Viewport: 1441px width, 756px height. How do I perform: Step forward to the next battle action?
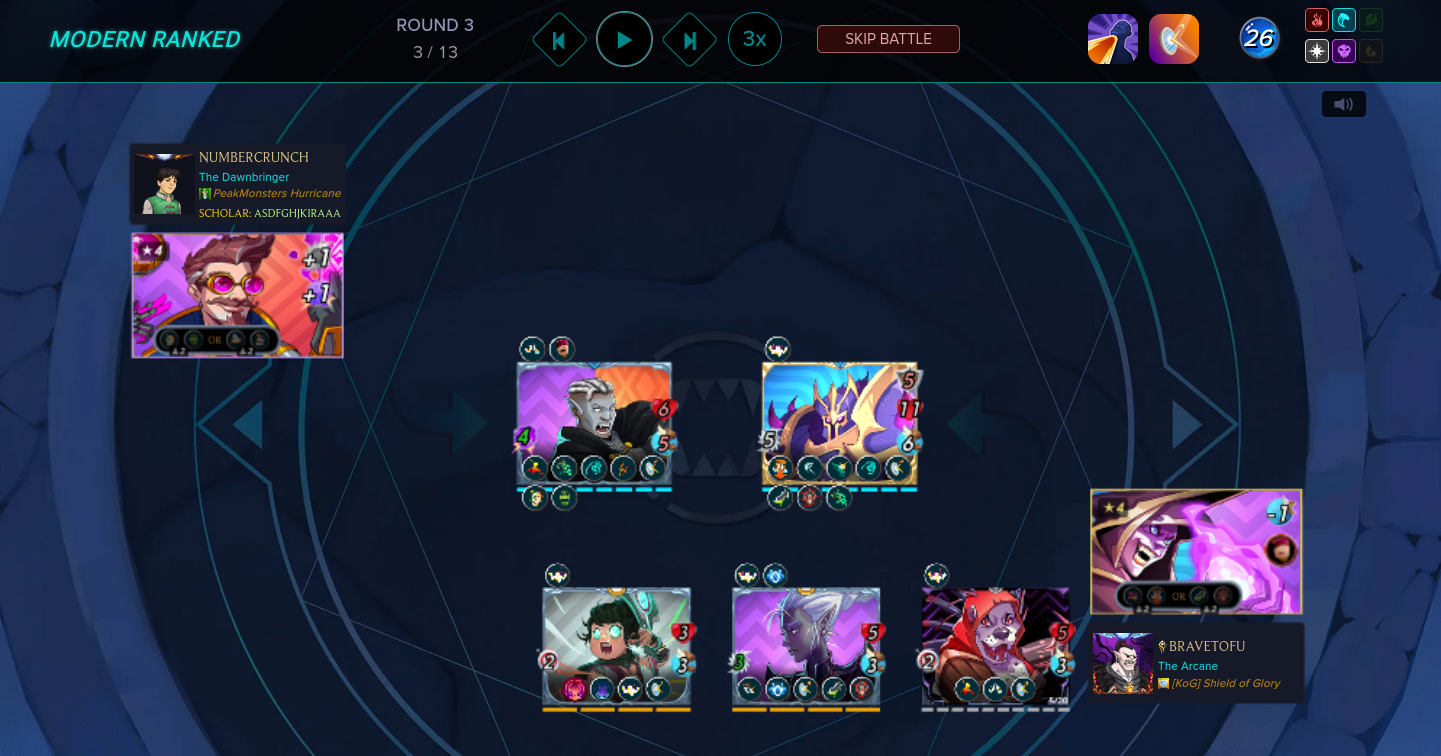tap(689, 40)
